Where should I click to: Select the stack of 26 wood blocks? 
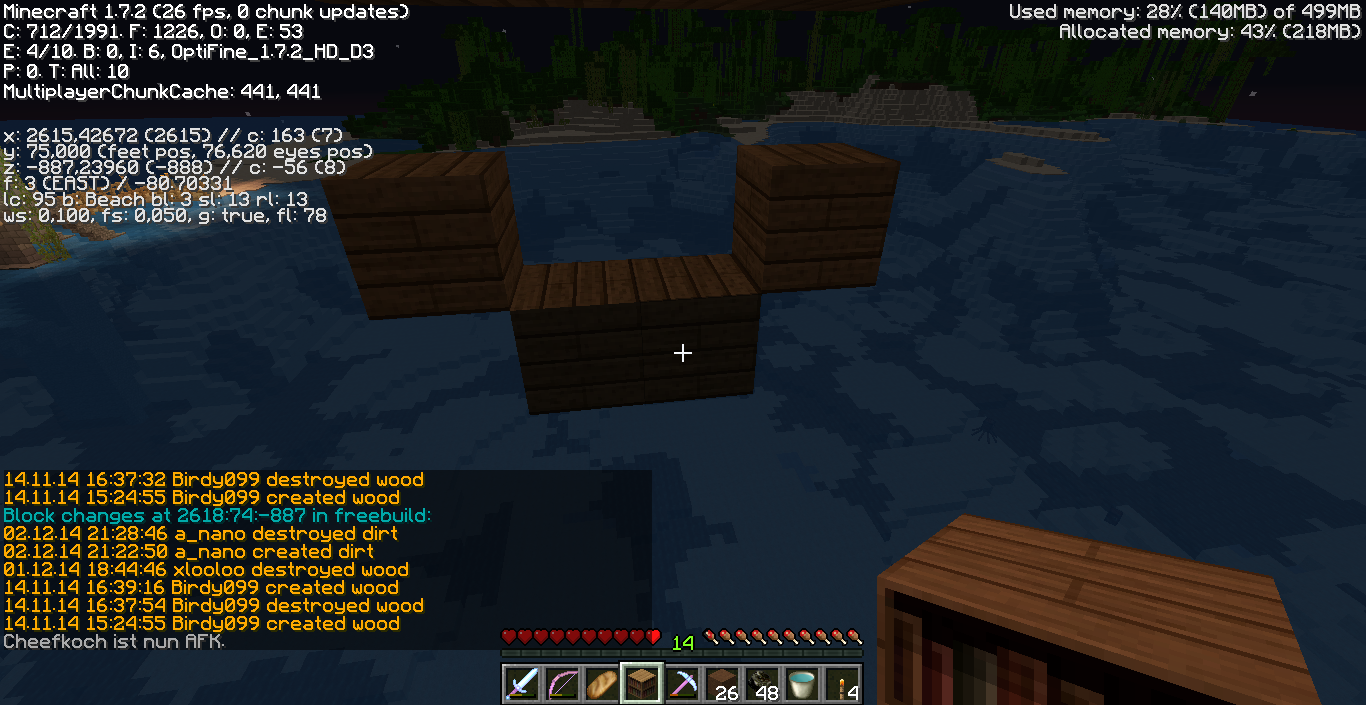tap(722, 684)
